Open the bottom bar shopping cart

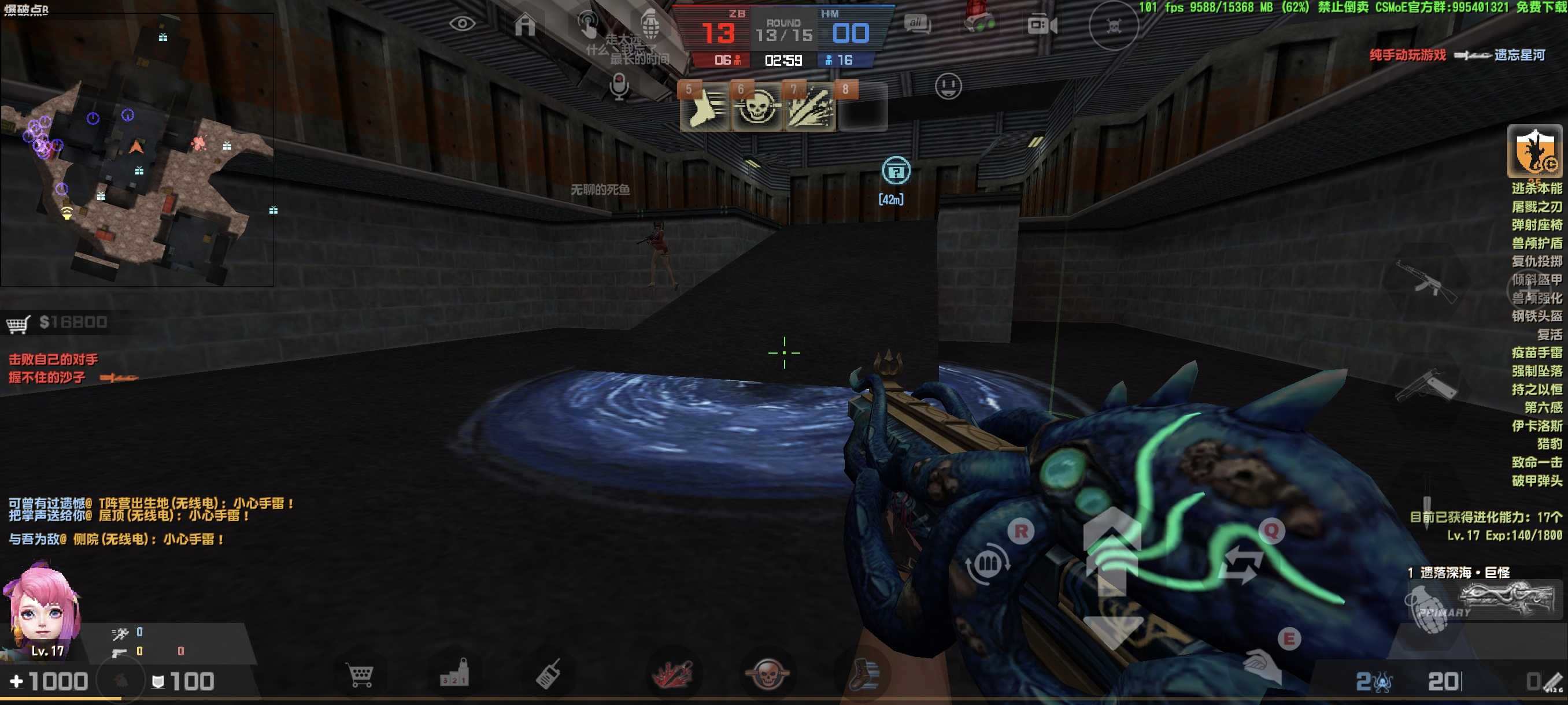tap(360, 674)
